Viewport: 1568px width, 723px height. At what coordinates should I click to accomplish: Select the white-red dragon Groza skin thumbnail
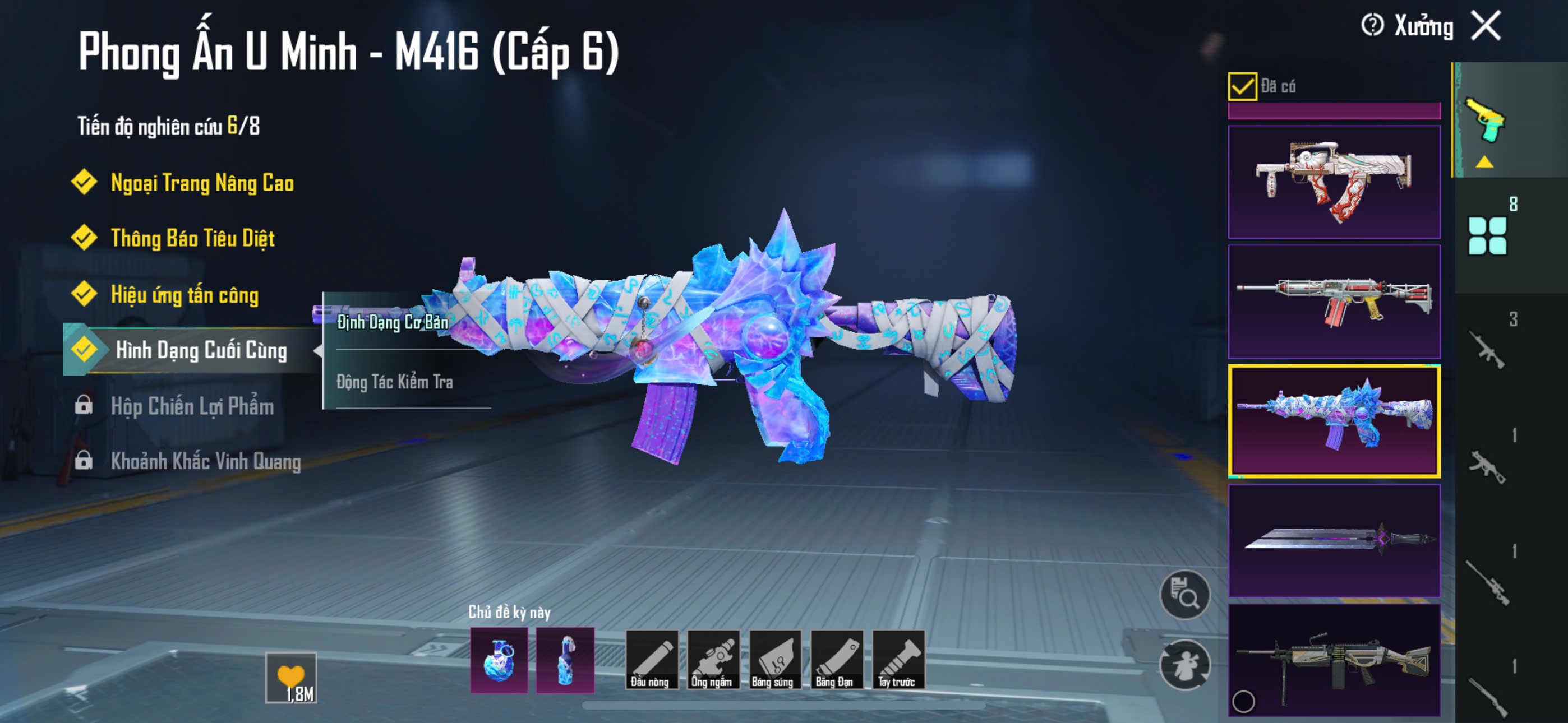coord(1334,182)
